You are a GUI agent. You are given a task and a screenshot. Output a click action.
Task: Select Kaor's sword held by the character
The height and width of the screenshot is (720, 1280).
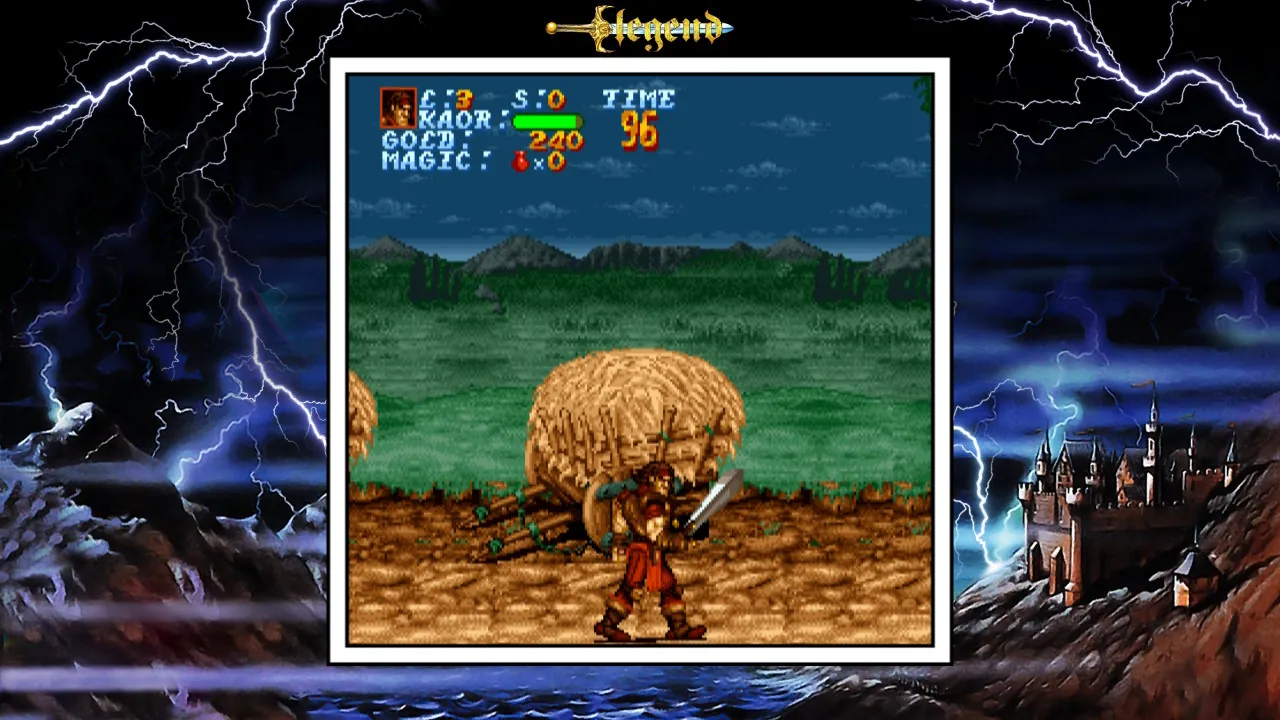tap(717, 495)
